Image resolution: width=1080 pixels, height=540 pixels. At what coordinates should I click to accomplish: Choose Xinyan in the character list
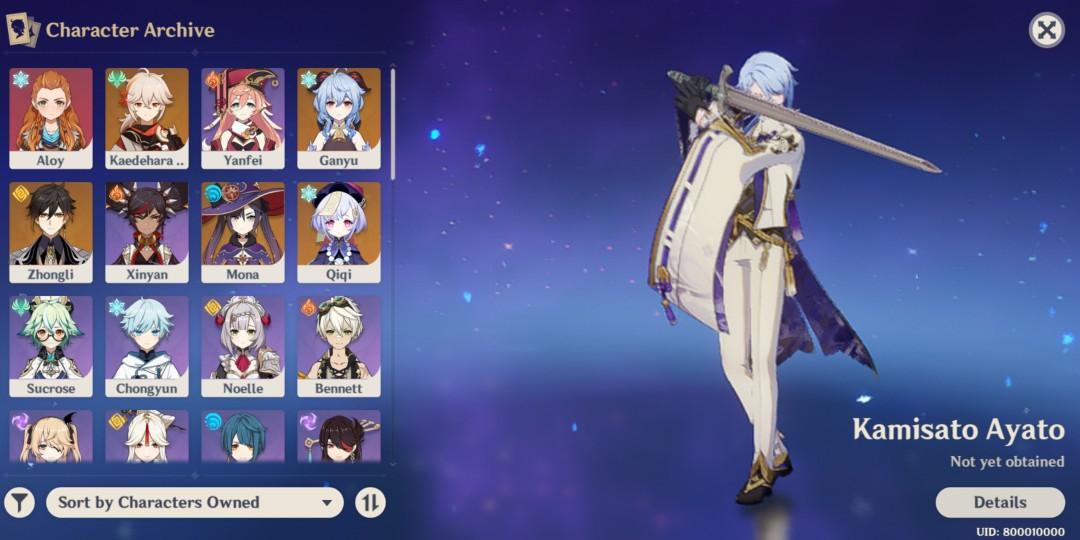[x=147, y=232]
